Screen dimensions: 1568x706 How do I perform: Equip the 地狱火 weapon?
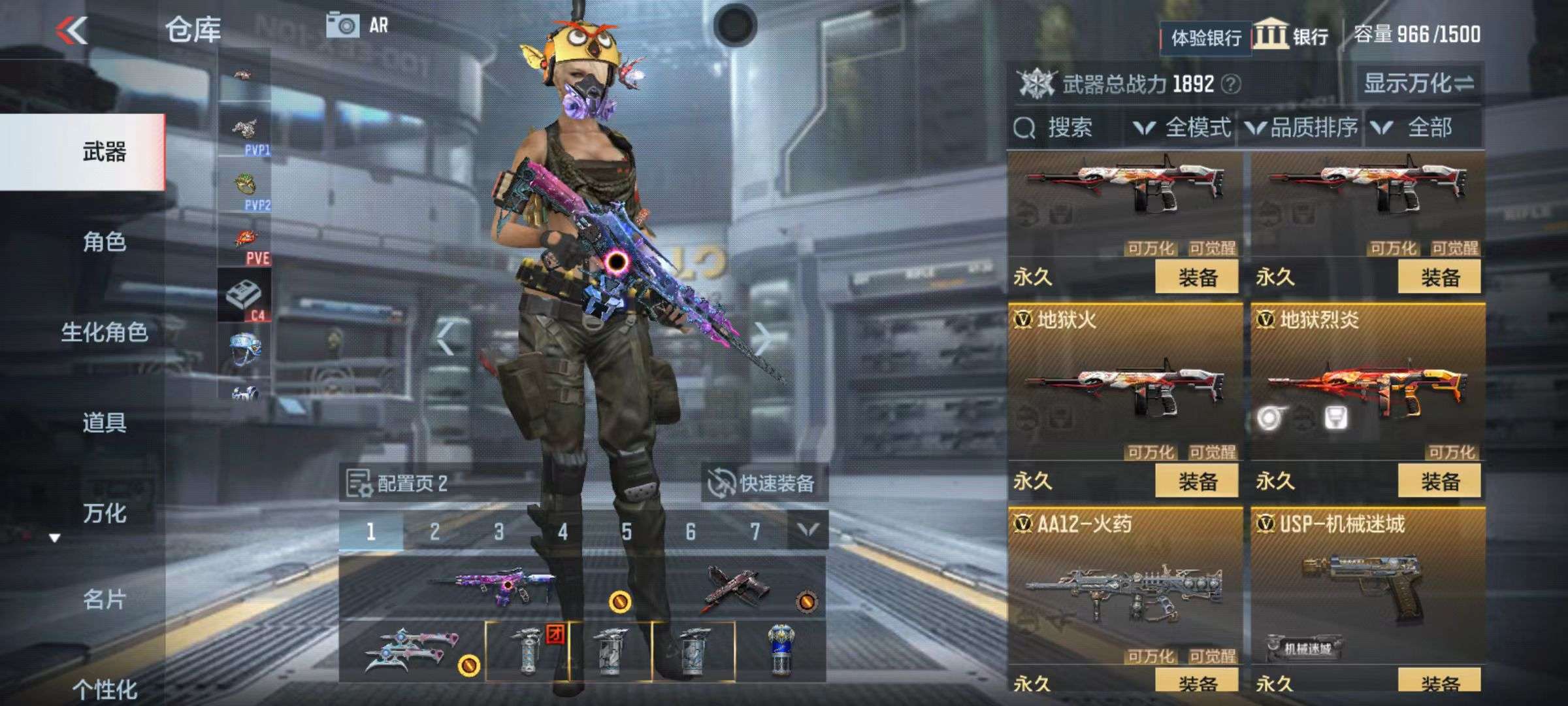pyautogui.click(x=1197, y=482)
